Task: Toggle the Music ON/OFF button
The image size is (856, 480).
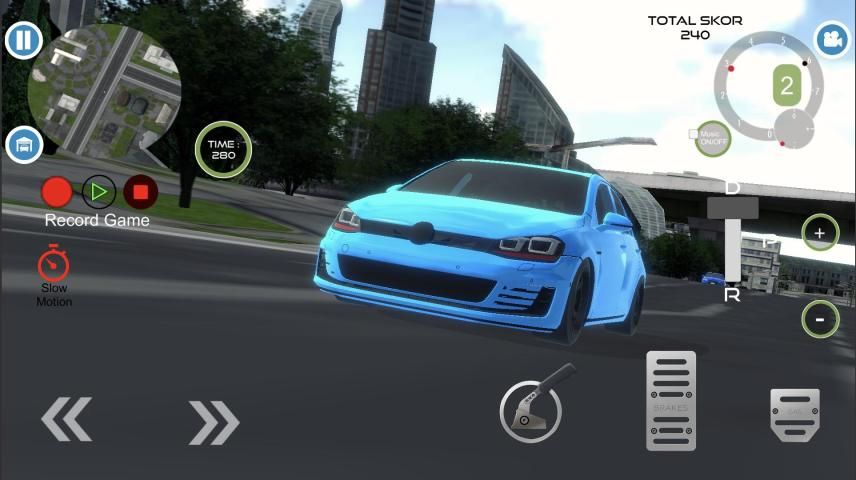Action: pyautogui.click(x=713, y=138)
